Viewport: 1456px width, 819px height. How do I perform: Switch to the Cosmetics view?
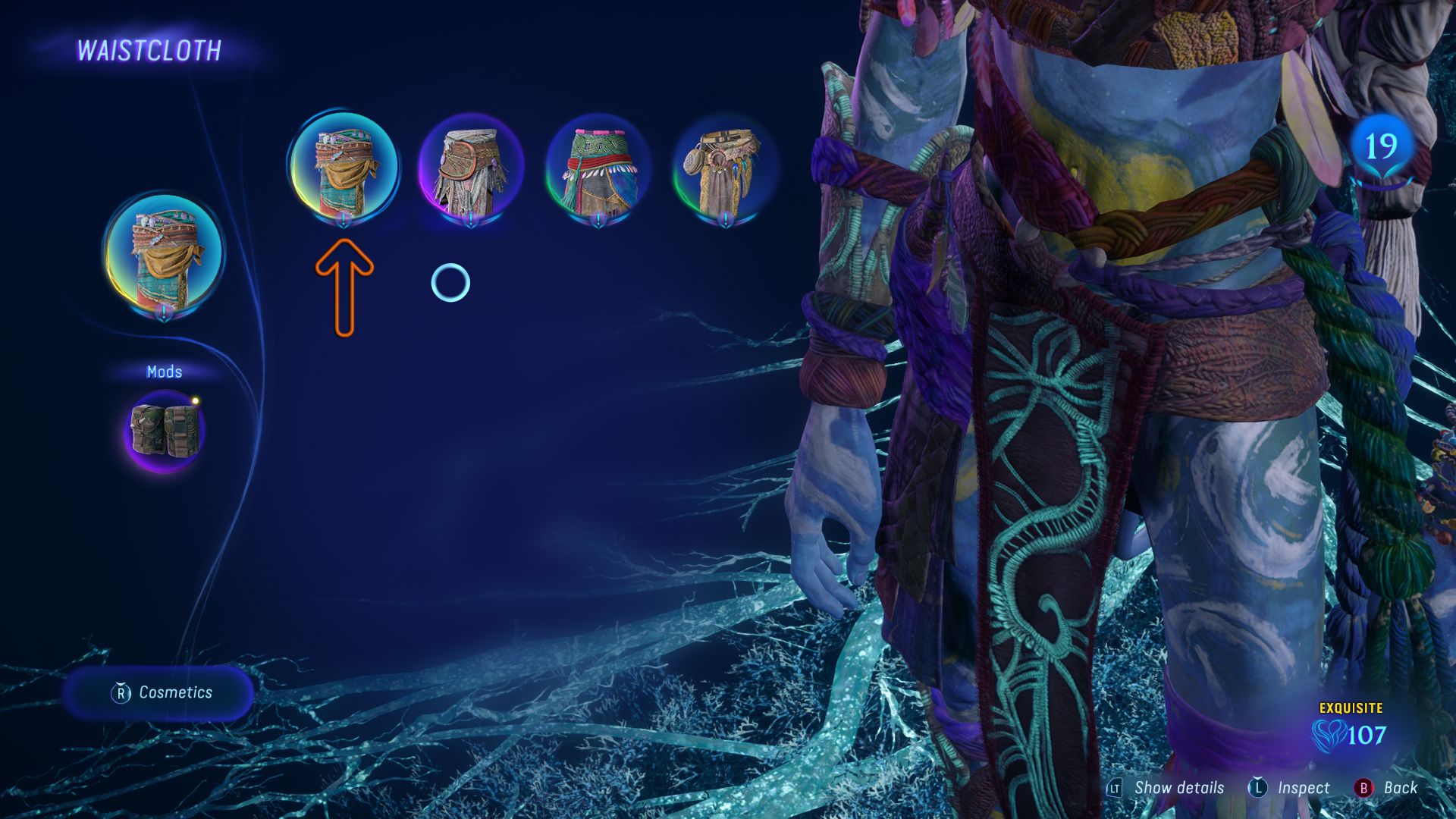point(159,692)
